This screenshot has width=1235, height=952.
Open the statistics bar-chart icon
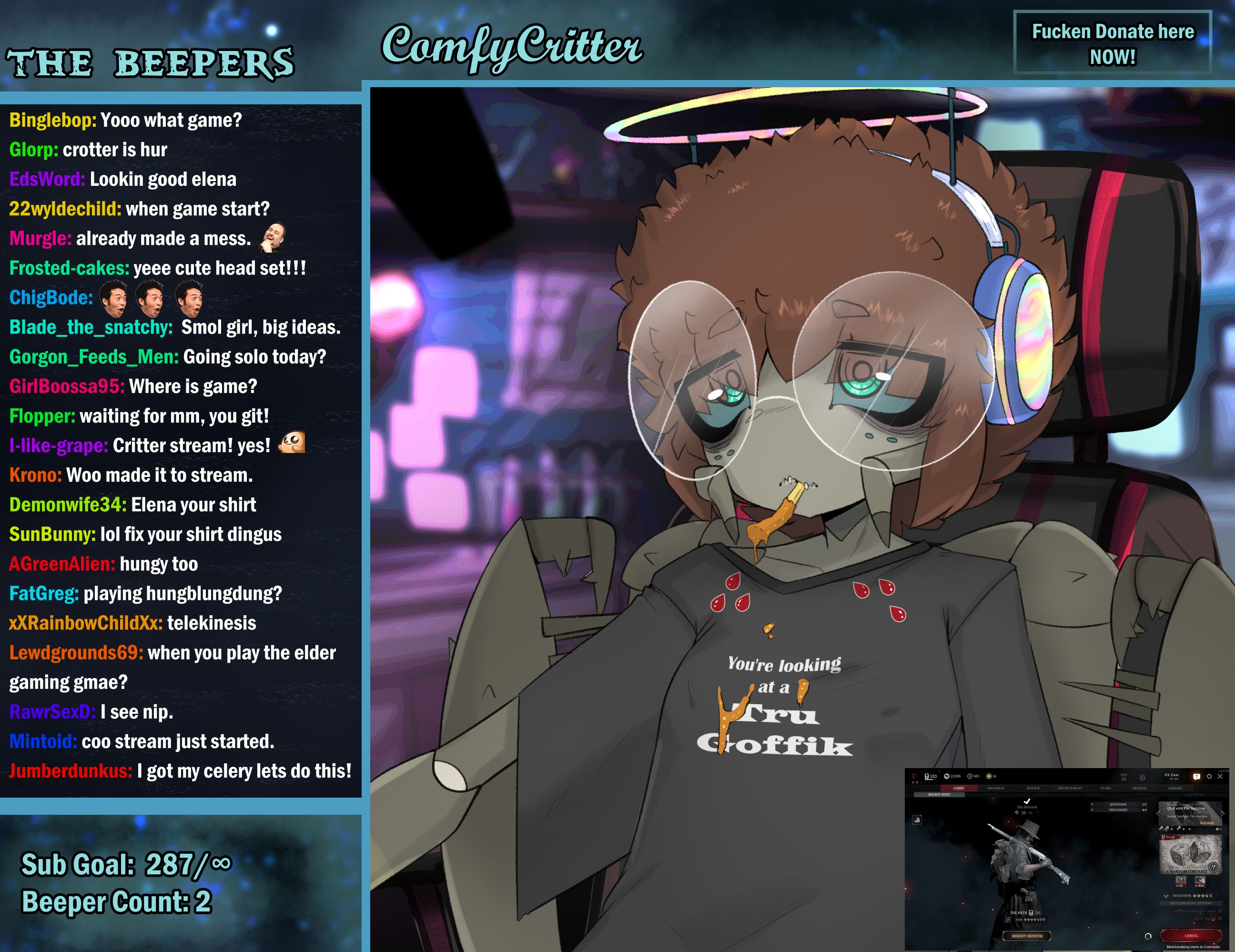point(917,820)
